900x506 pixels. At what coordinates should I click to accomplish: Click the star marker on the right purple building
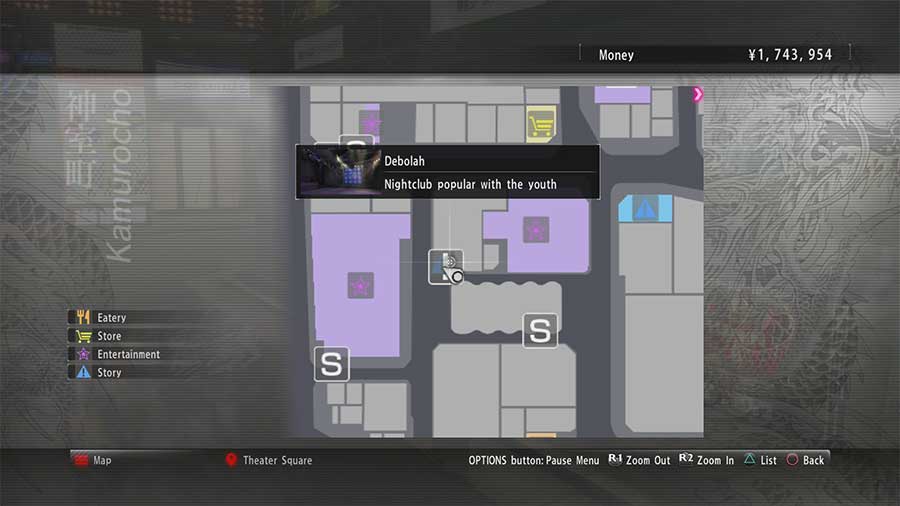point(536,230)
